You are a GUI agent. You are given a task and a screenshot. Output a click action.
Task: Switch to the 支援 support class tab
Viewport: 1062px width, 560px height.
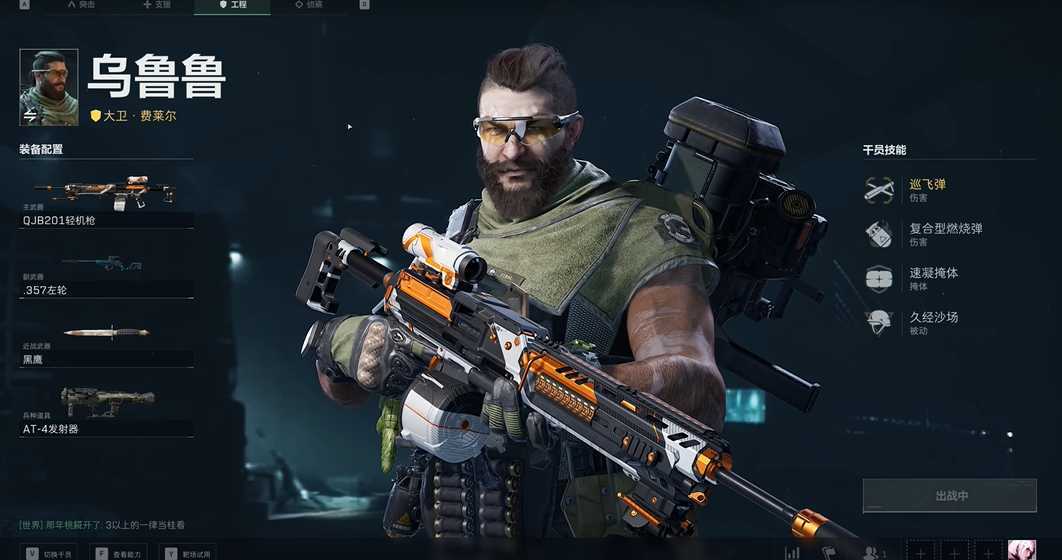click(157, 5)
